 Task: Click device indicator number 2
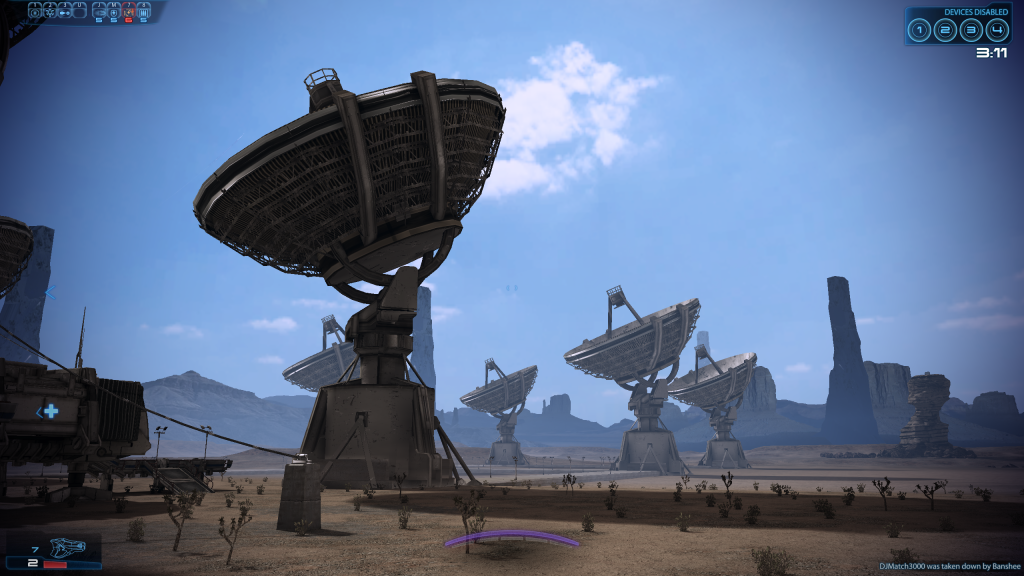pyautogui.click(x=945, y=30)
